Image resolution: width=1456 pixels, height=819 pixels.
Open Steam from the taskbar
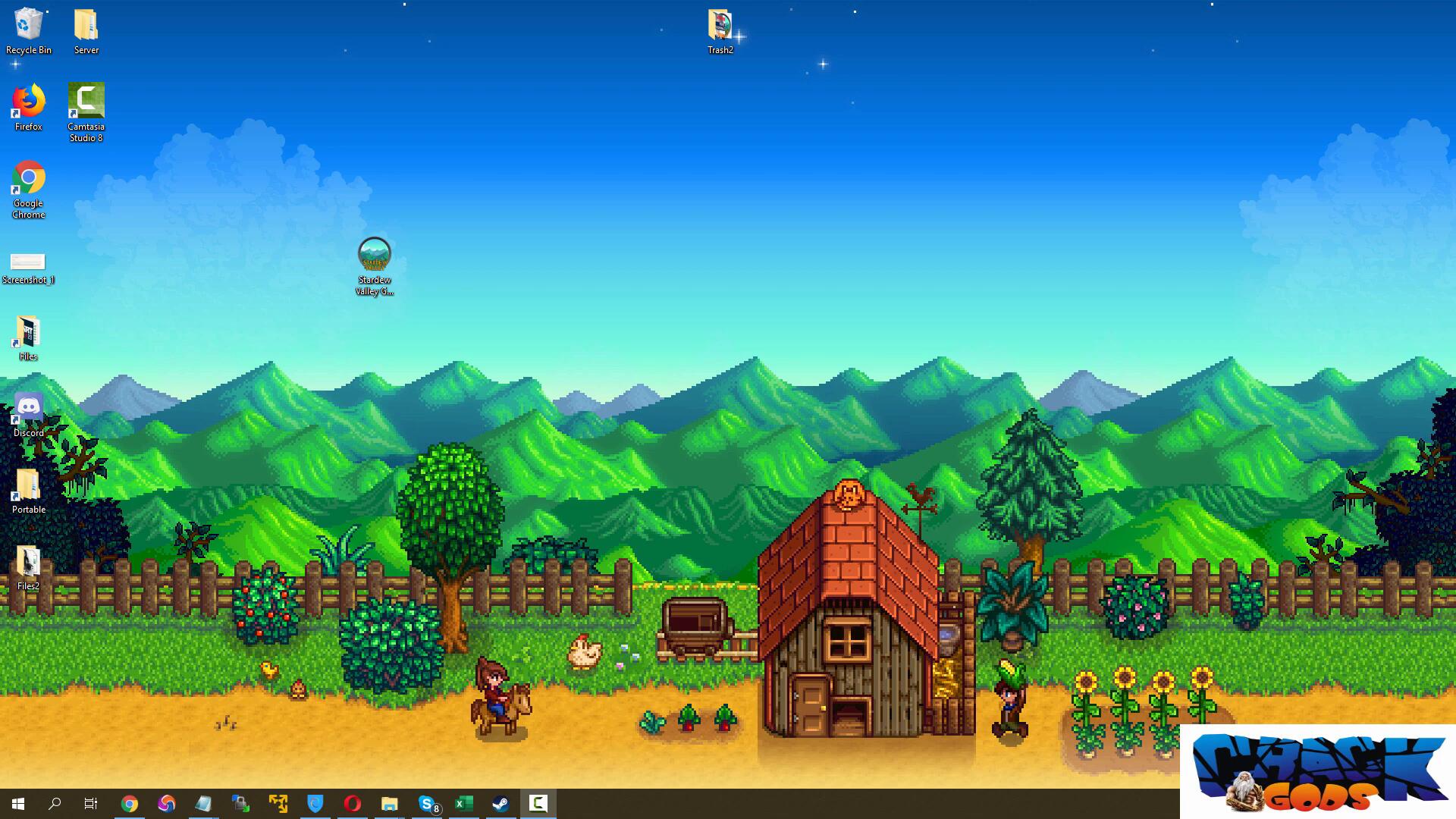point(500,804)
